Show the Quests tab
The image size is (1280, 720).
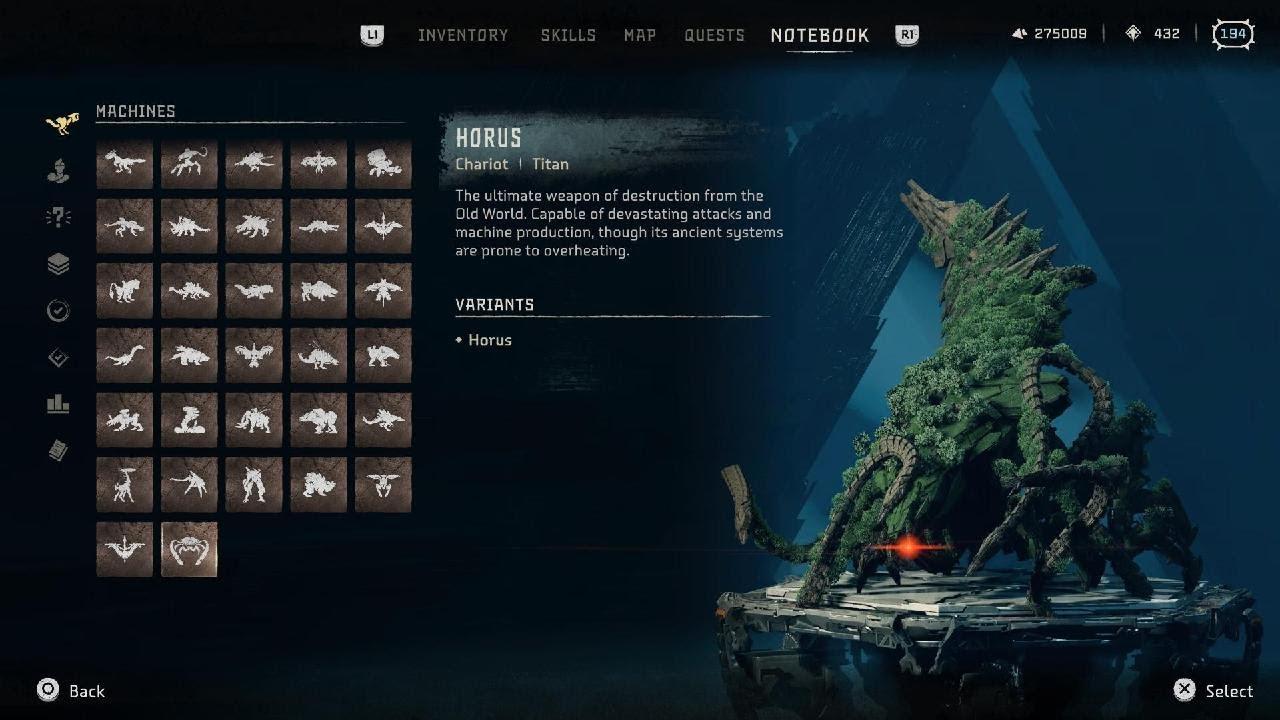tap(714, 35)
